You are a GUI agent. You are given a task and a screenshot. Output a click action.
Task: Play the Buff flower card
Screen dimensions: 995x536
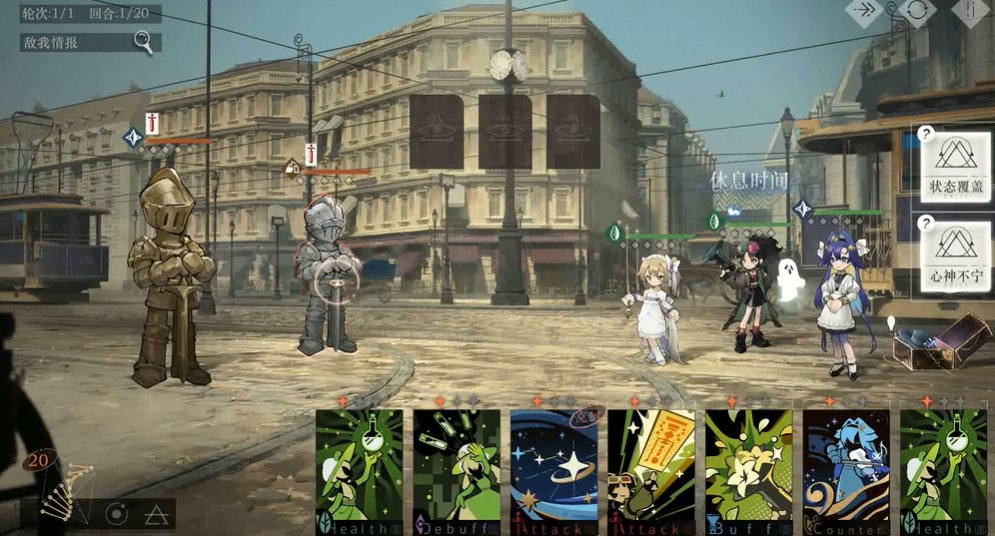tap(748, 472)
